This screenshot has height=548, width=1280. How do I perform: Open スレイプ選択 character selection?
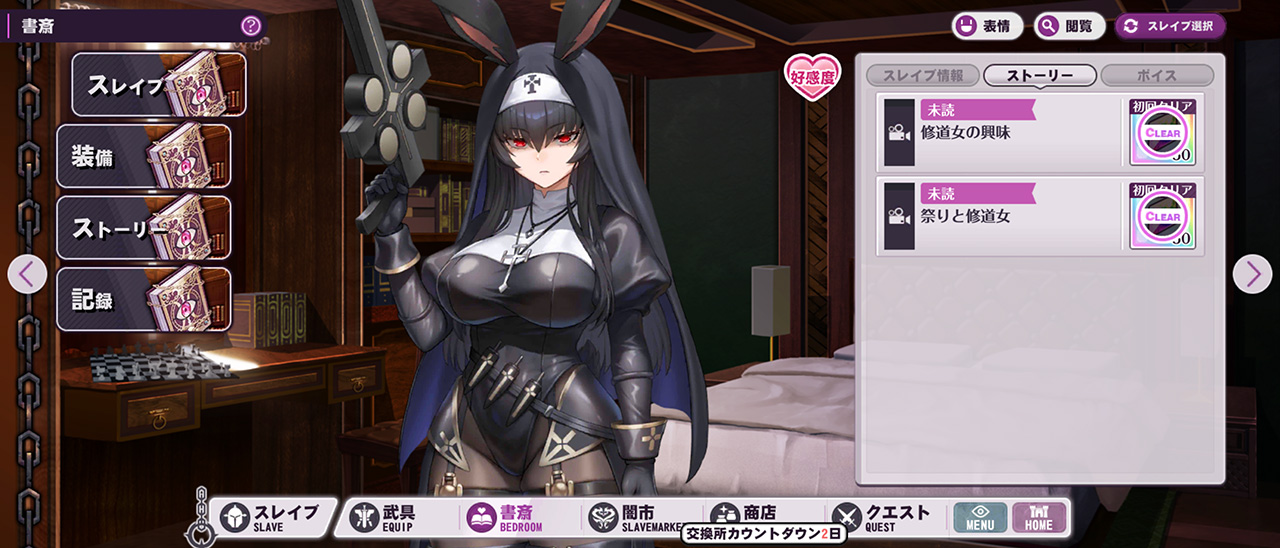point(1170,26)
